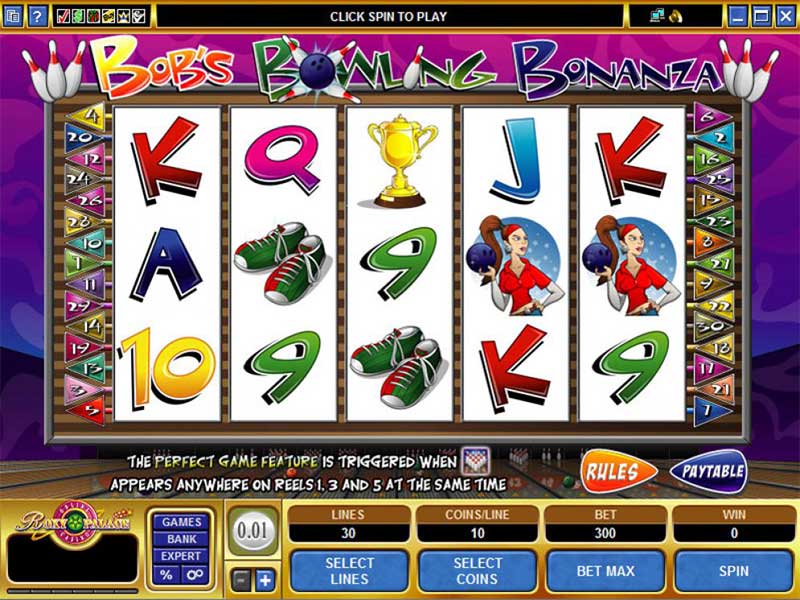Choose Select Coins to change coins per line
This screenshot has width=800, height=600.
click(x=478, y=571)
